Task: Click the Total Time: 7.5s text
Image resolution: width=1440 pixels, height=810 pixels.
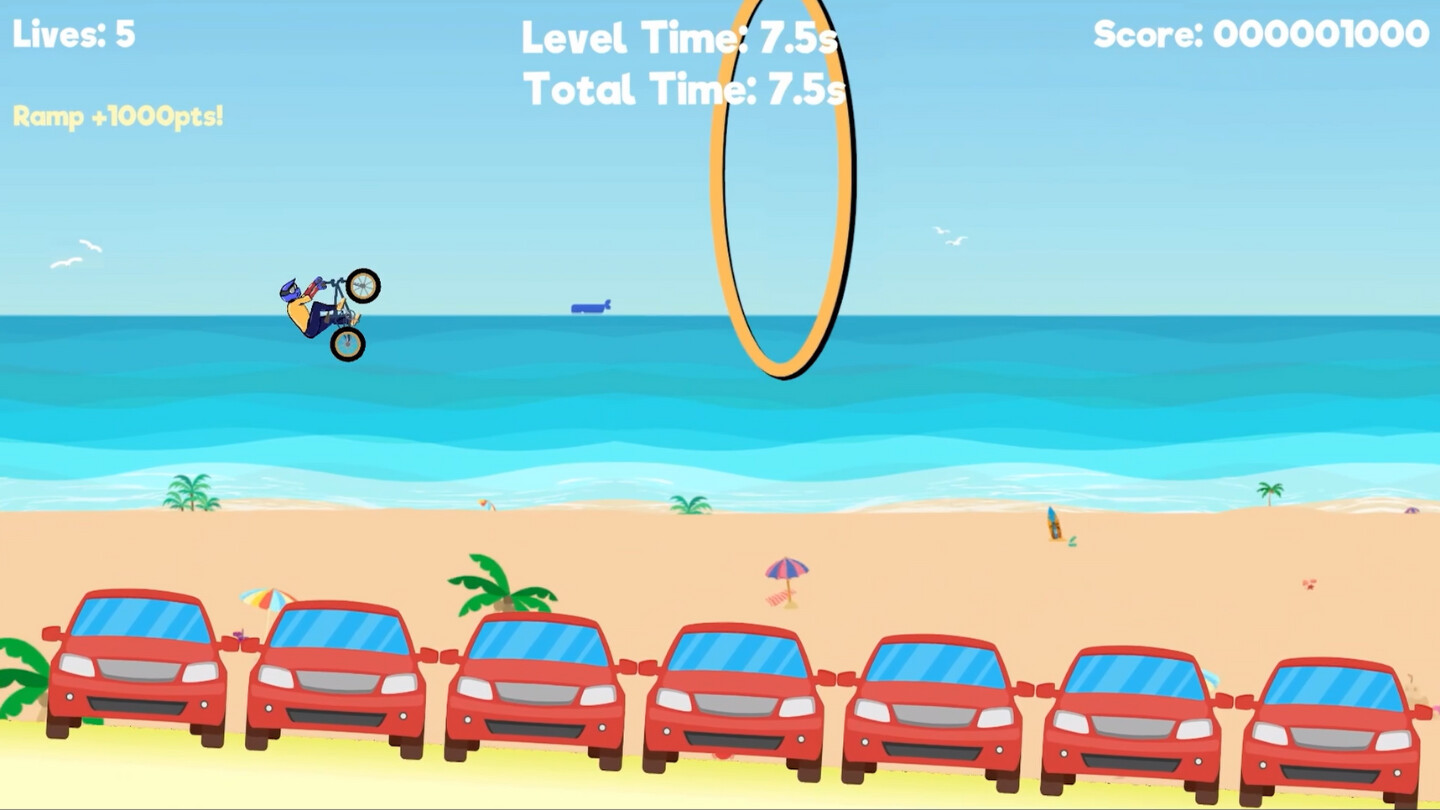Action: click(x=685, y=90)
